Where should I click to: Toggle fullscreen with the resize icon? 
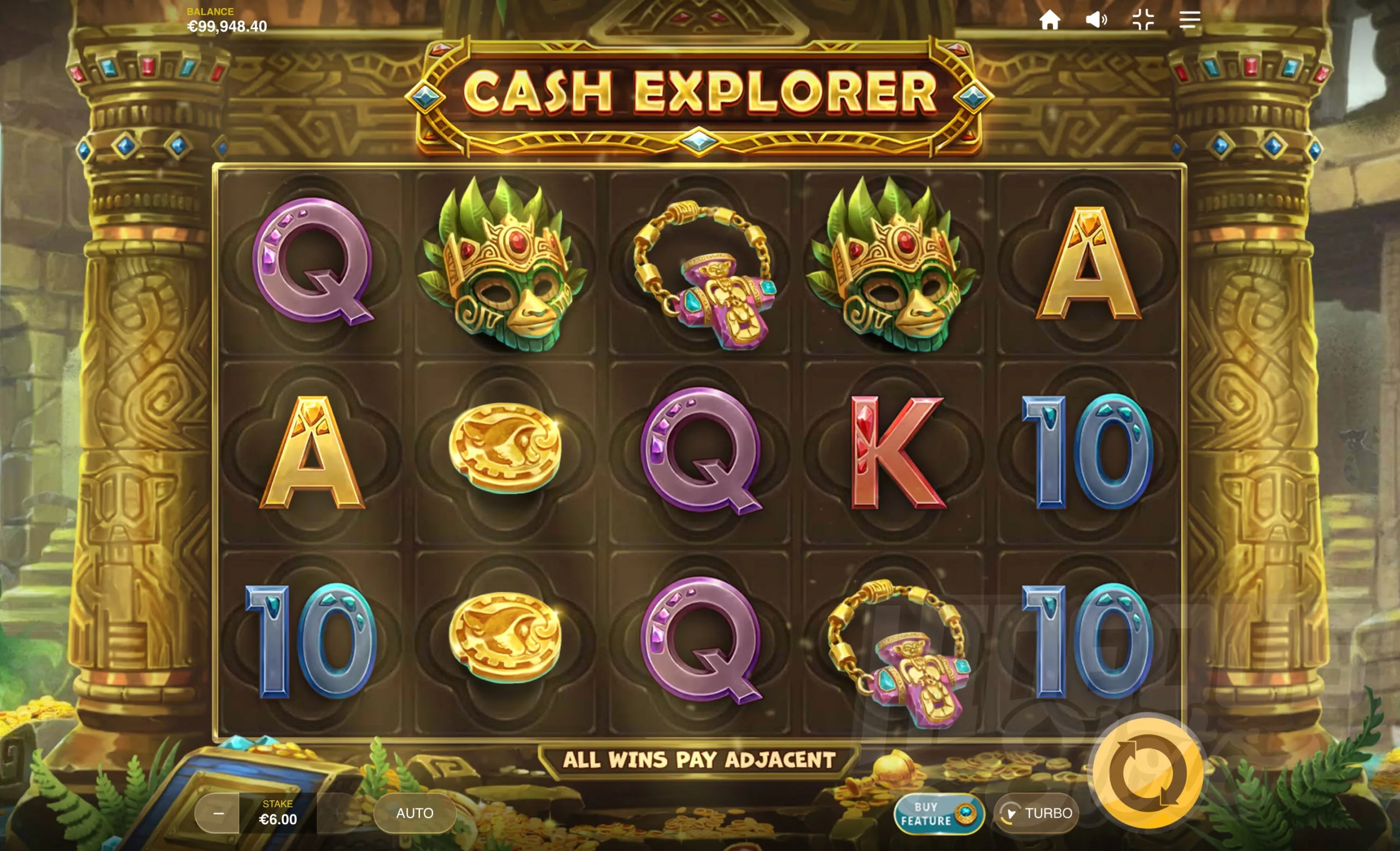coord(1144,20)
